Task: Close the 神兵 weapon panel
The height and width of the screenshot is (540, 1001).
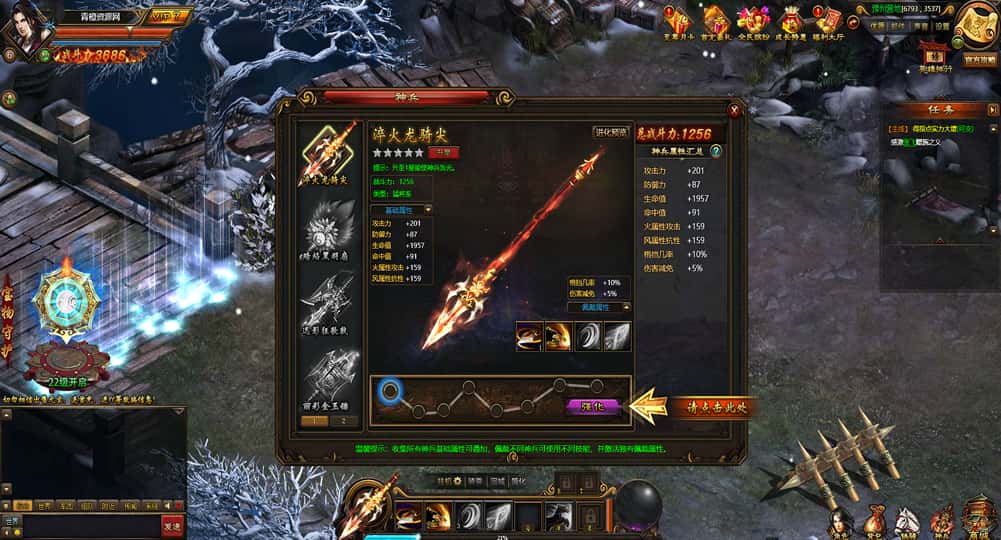Action: pos(735,111)
